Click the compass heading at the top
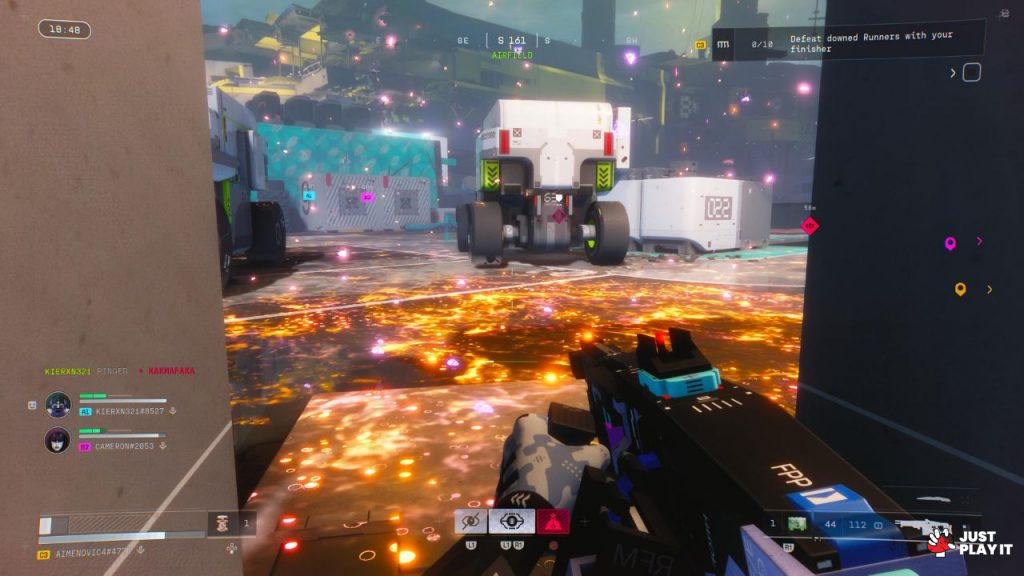Screen dimensions: 1024x576 click(x=510, y=41)
